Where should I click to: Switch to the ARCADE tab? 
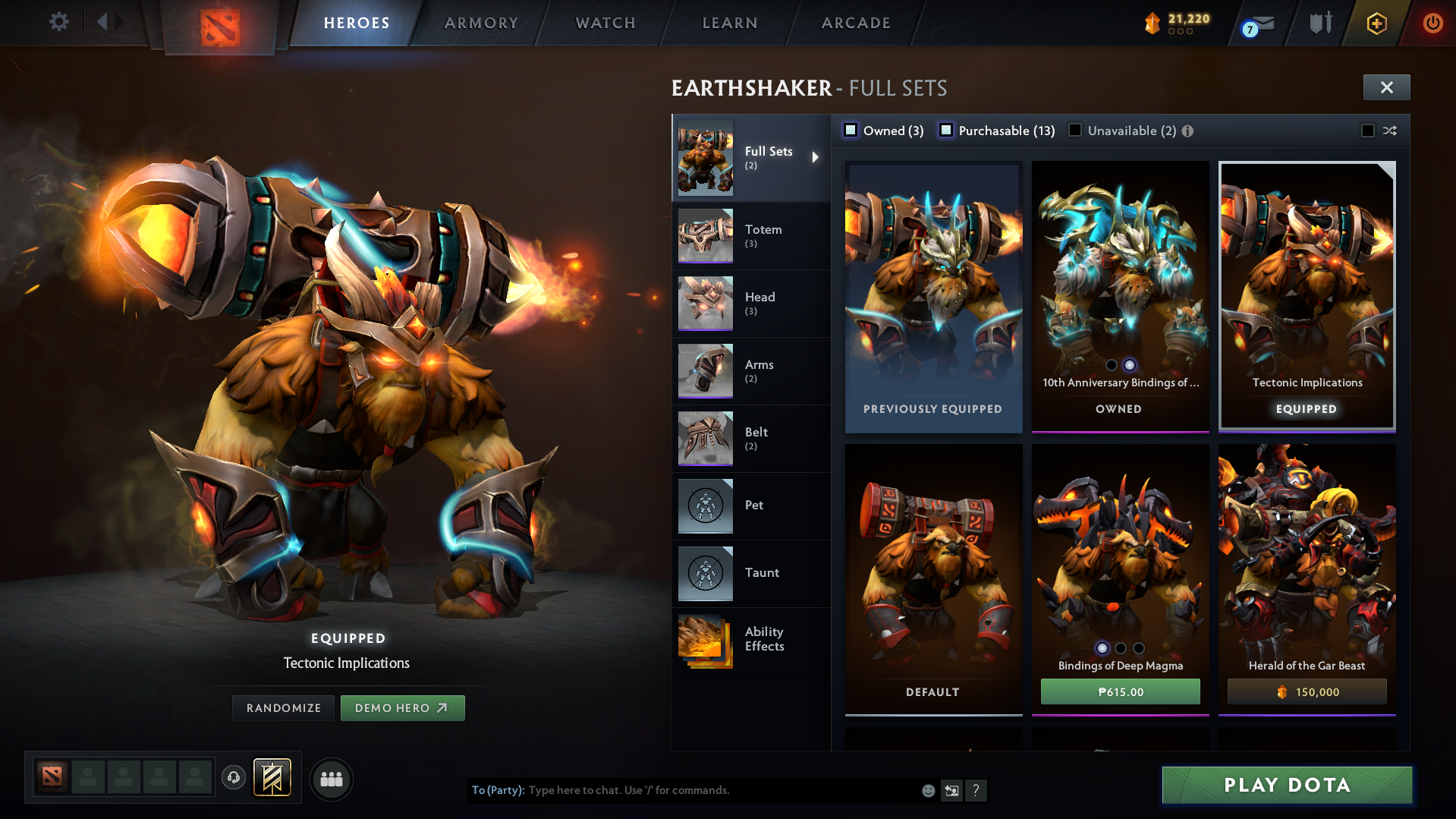[x=855, y=23]
